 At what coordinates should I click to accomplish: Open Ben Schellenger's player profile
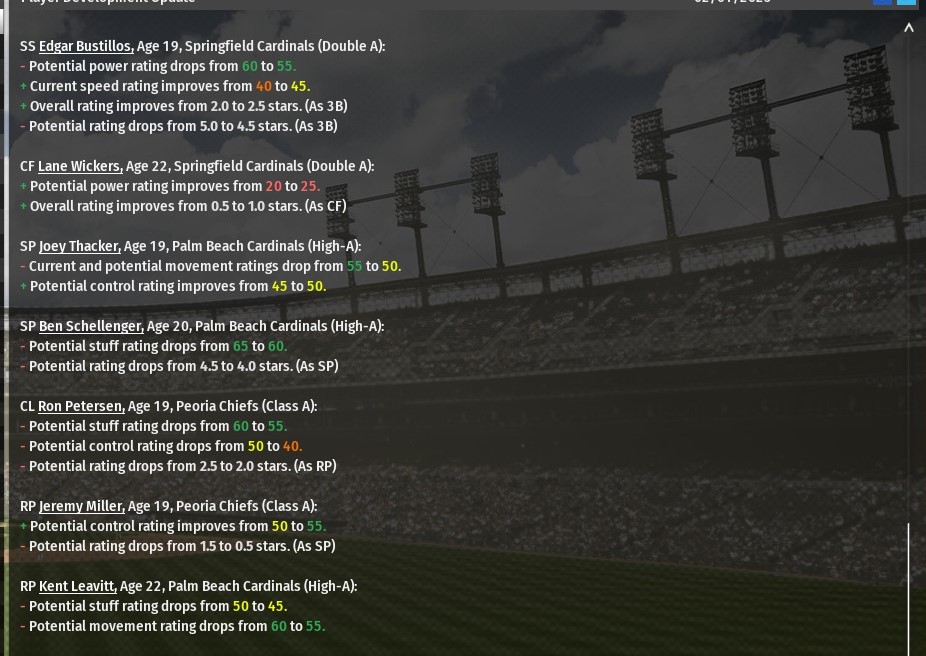pos(91,326)
